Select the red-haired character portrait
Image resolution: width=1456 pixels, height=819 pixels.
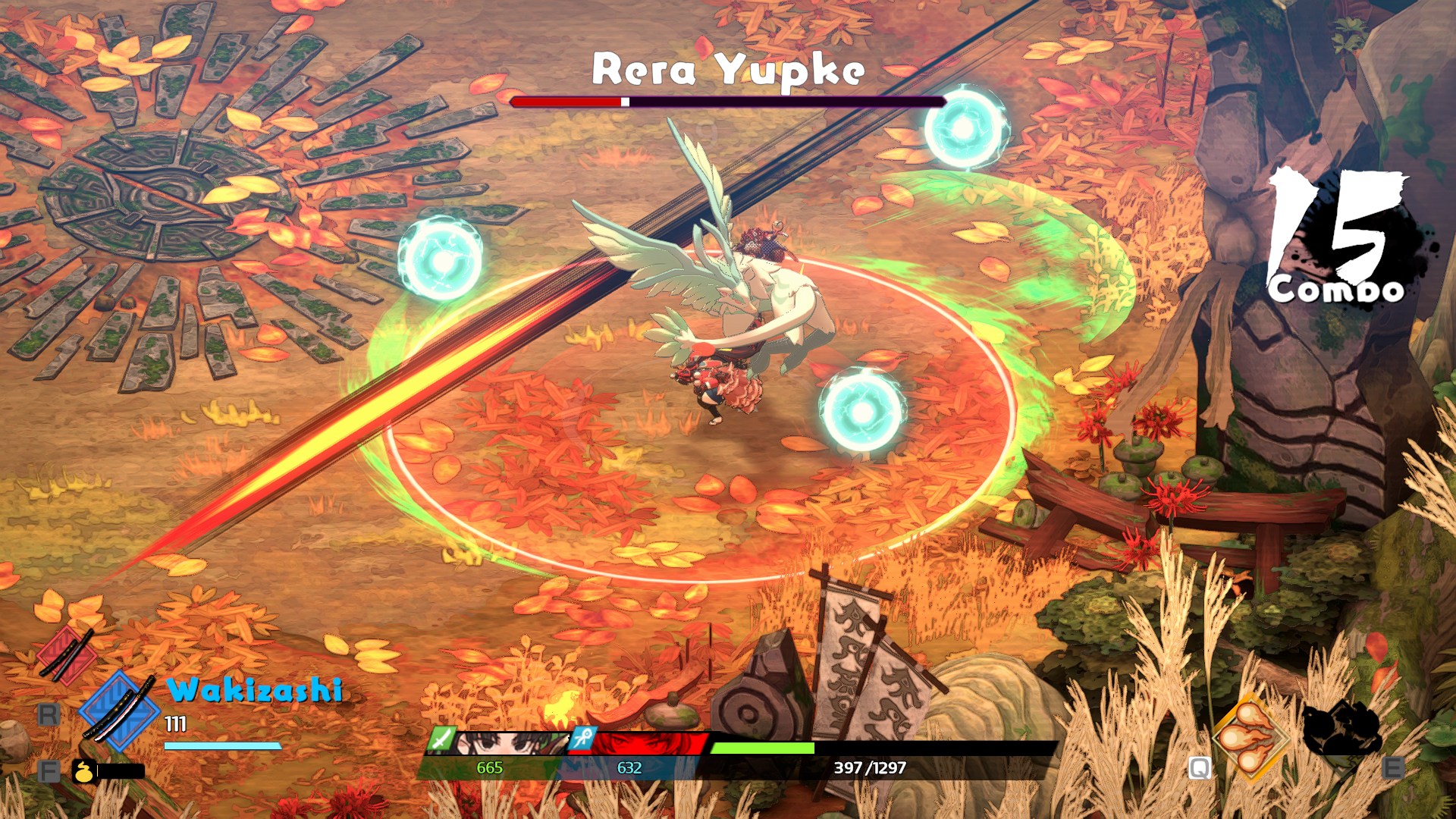click(649, 742)
